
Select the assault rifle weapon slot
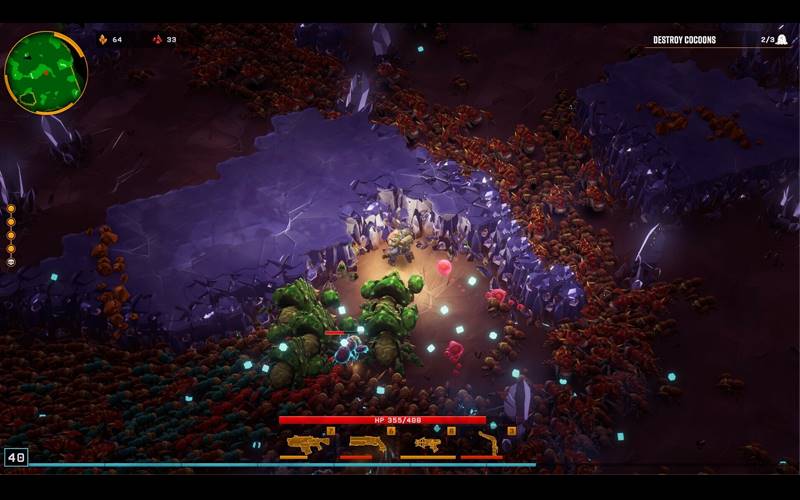click(307, 444)
